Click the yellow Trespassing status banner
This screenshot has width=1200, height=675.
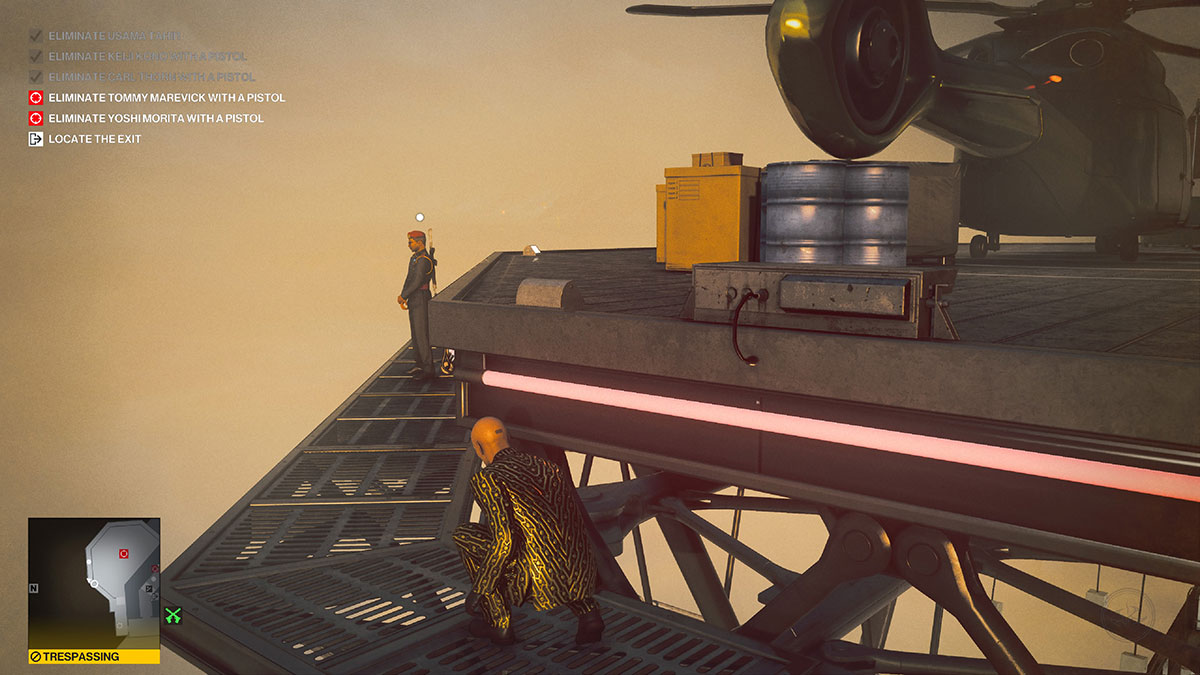(94, 657)
